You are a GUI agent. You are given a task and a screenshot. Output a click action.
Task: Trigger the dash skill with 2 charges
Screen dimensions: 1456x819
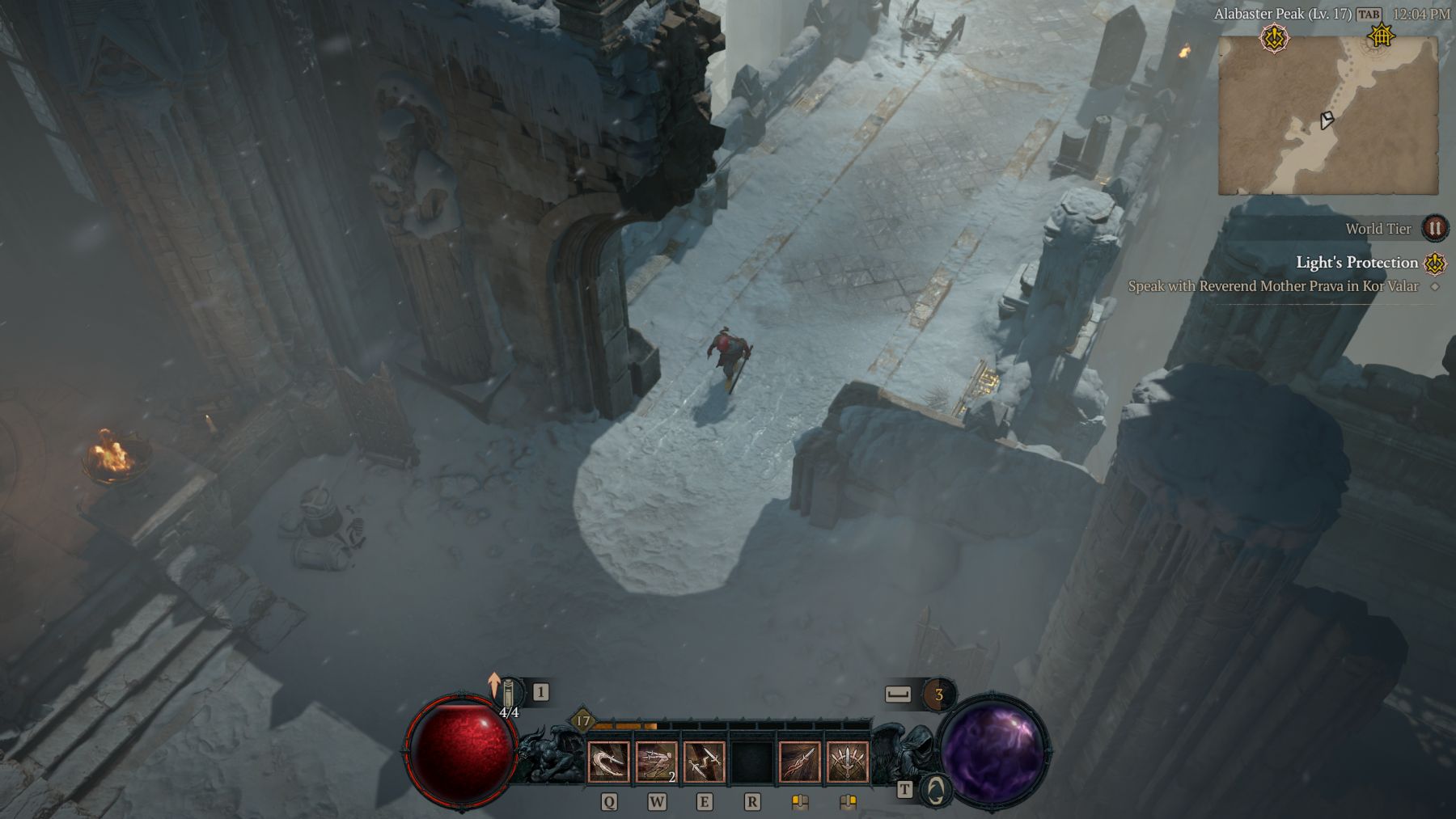[656, 762]
